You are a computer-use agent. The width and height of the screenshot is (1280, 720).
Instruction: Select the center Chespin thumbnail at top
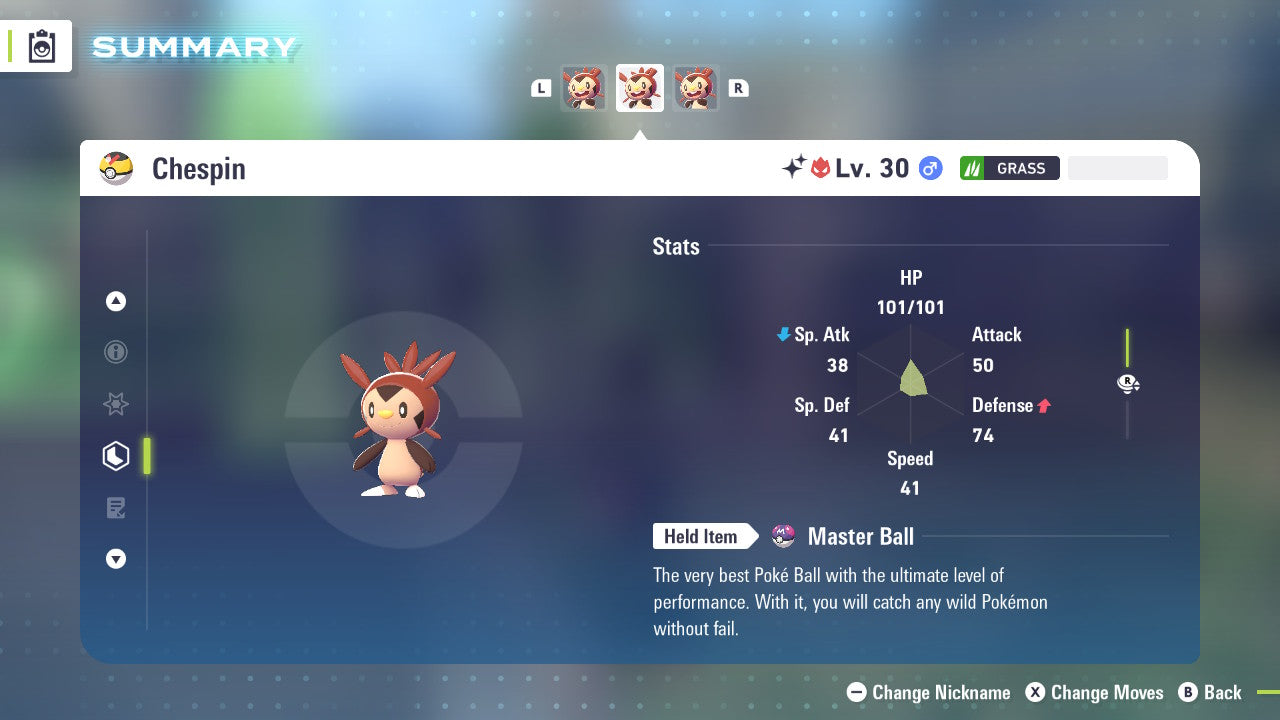click(x=640, y=87)
